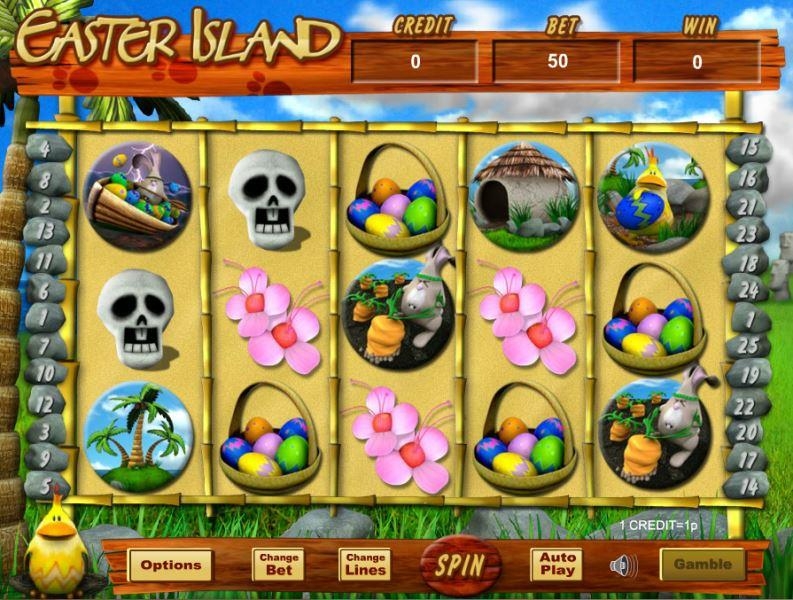793x600 pixels.
Task: Choose payline stone number 10
Action: [x=45, y=371]
